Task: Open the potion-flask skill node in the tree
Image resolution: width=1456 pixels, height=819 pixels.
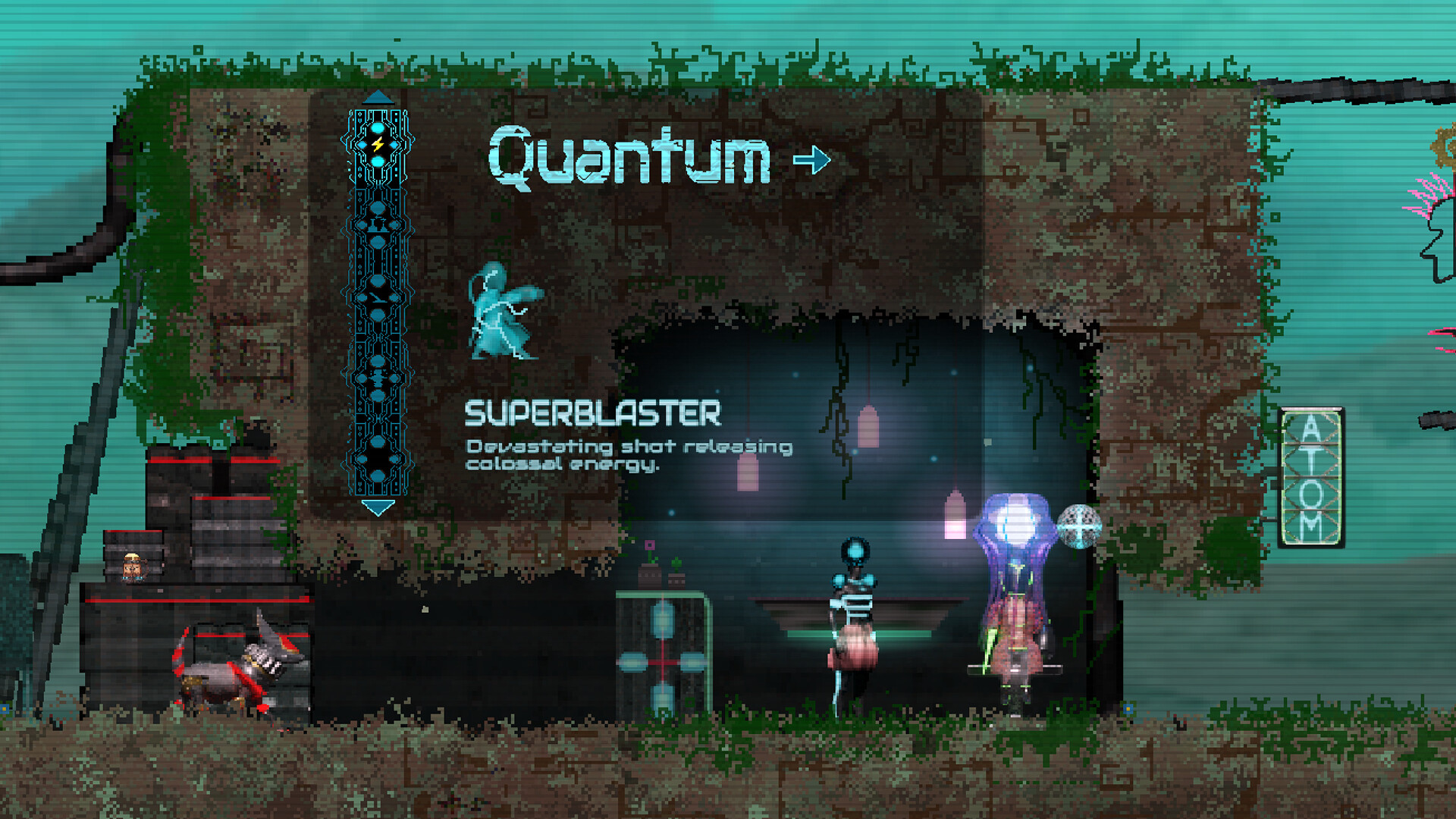Action: coord(379,225)
